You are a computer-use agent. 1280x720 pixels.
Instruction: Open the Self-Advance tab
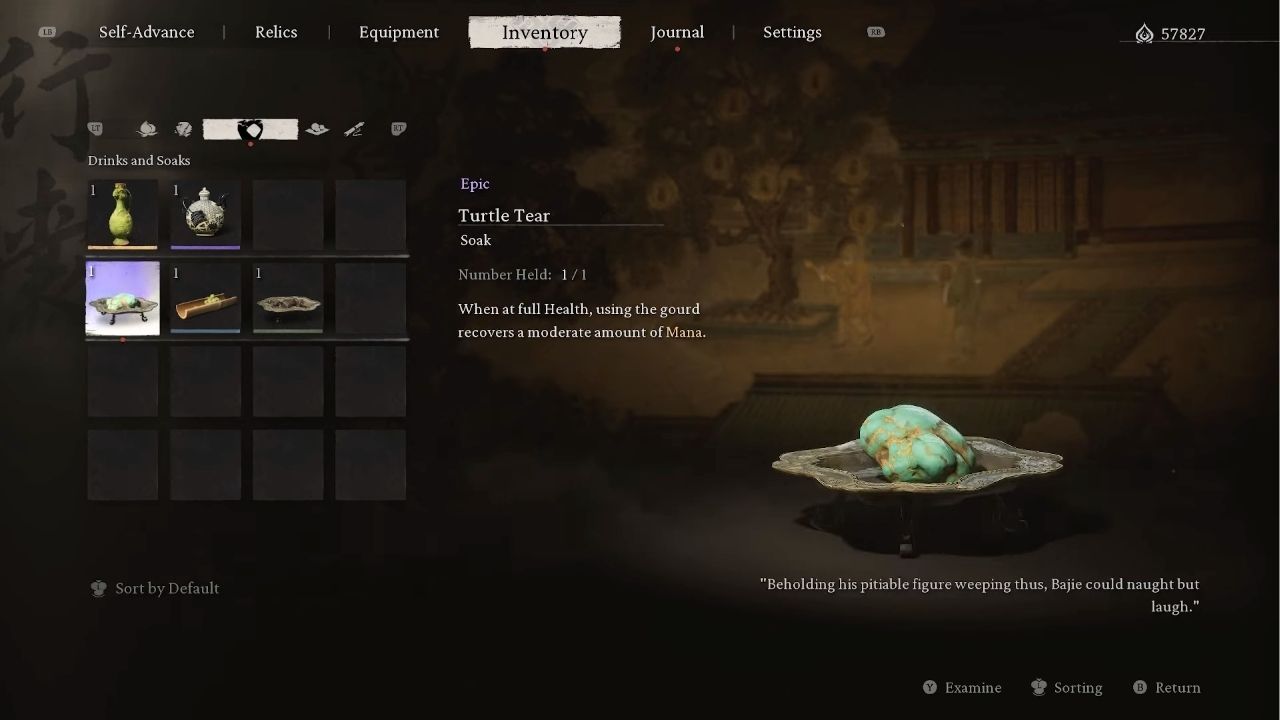point(146,32)
